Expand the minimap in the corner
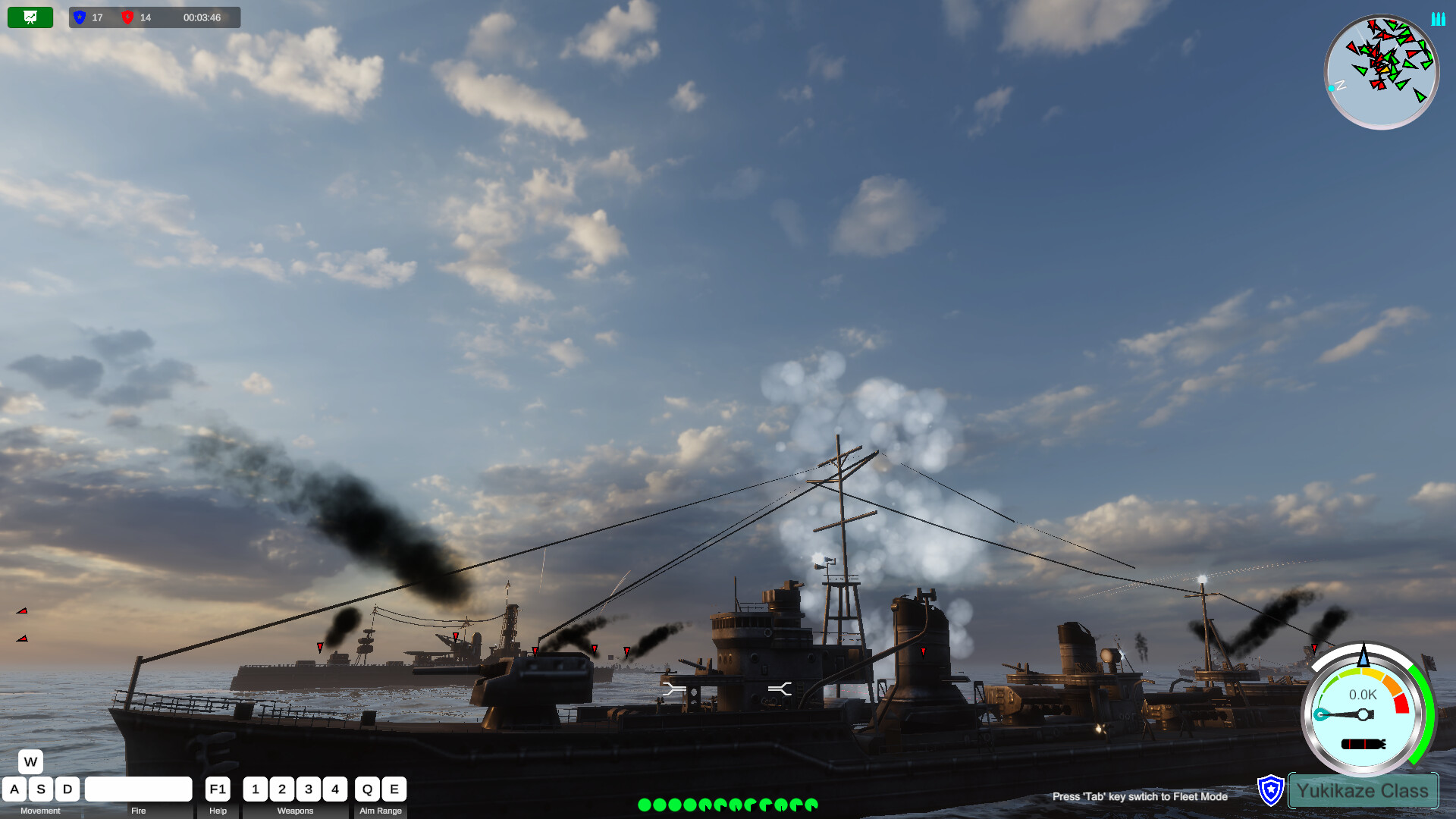1456x819 pixels. [x=1381, y=71]
